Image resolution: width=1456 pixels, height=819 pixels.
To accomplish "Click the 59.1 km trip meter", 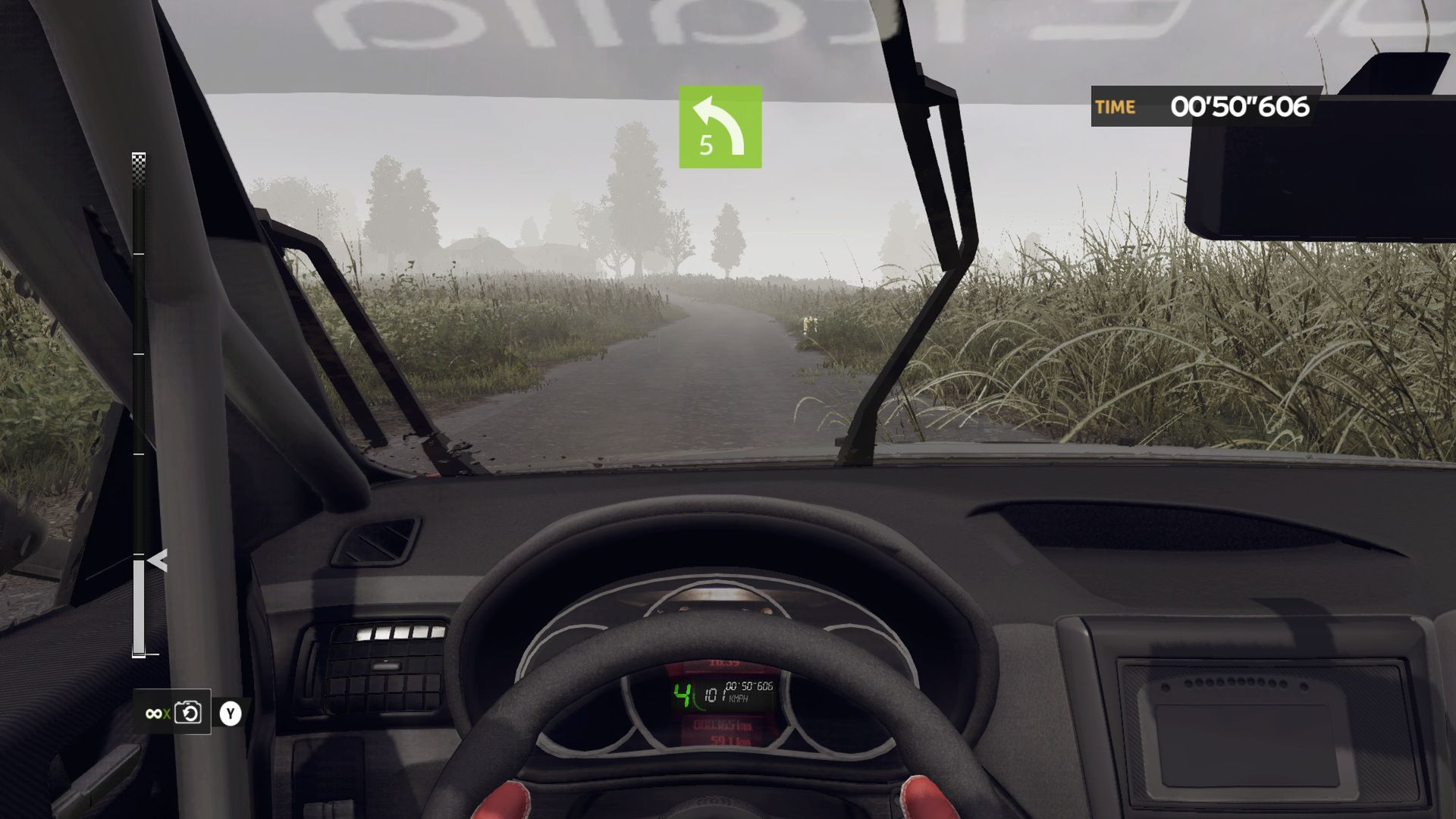I will 730,742.
